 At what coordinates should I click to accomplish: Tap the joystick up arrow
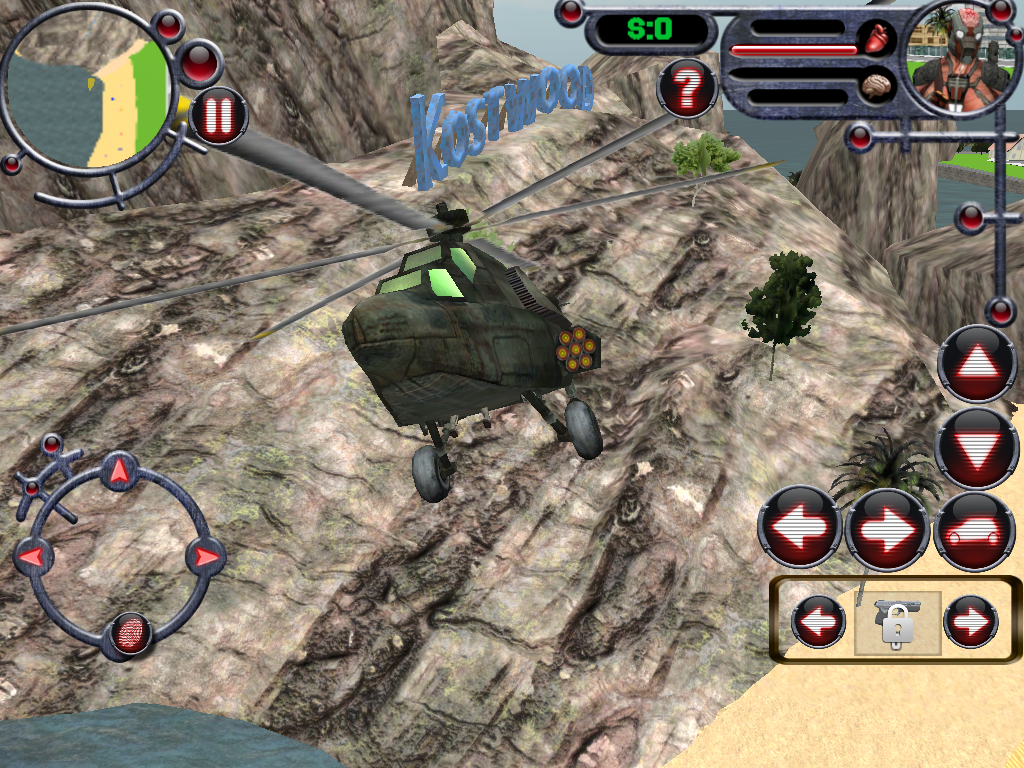pyautogui.click(x=119, y=471)
